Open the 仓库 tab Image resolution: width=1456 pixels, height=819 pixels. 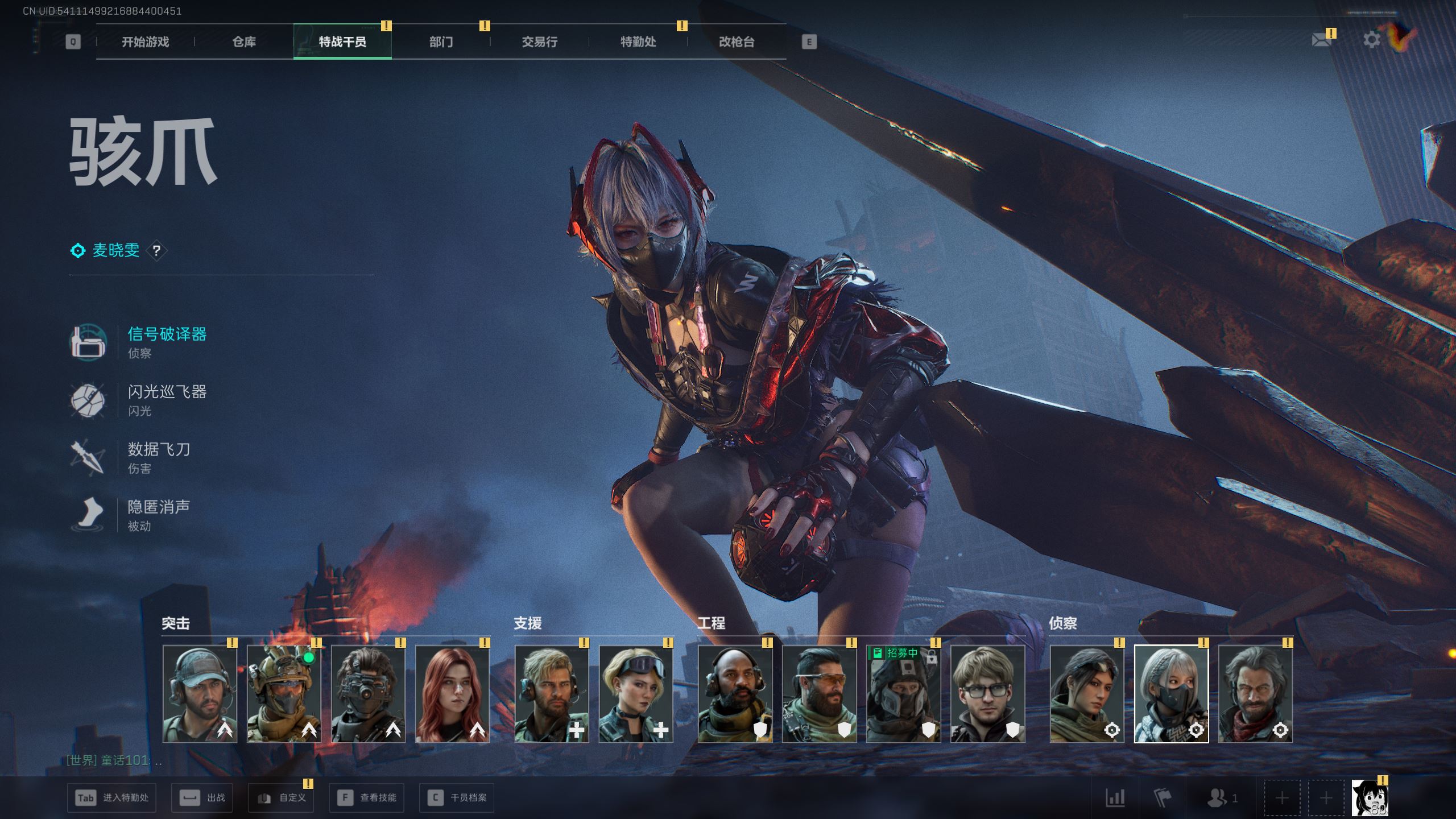[244, 42]
